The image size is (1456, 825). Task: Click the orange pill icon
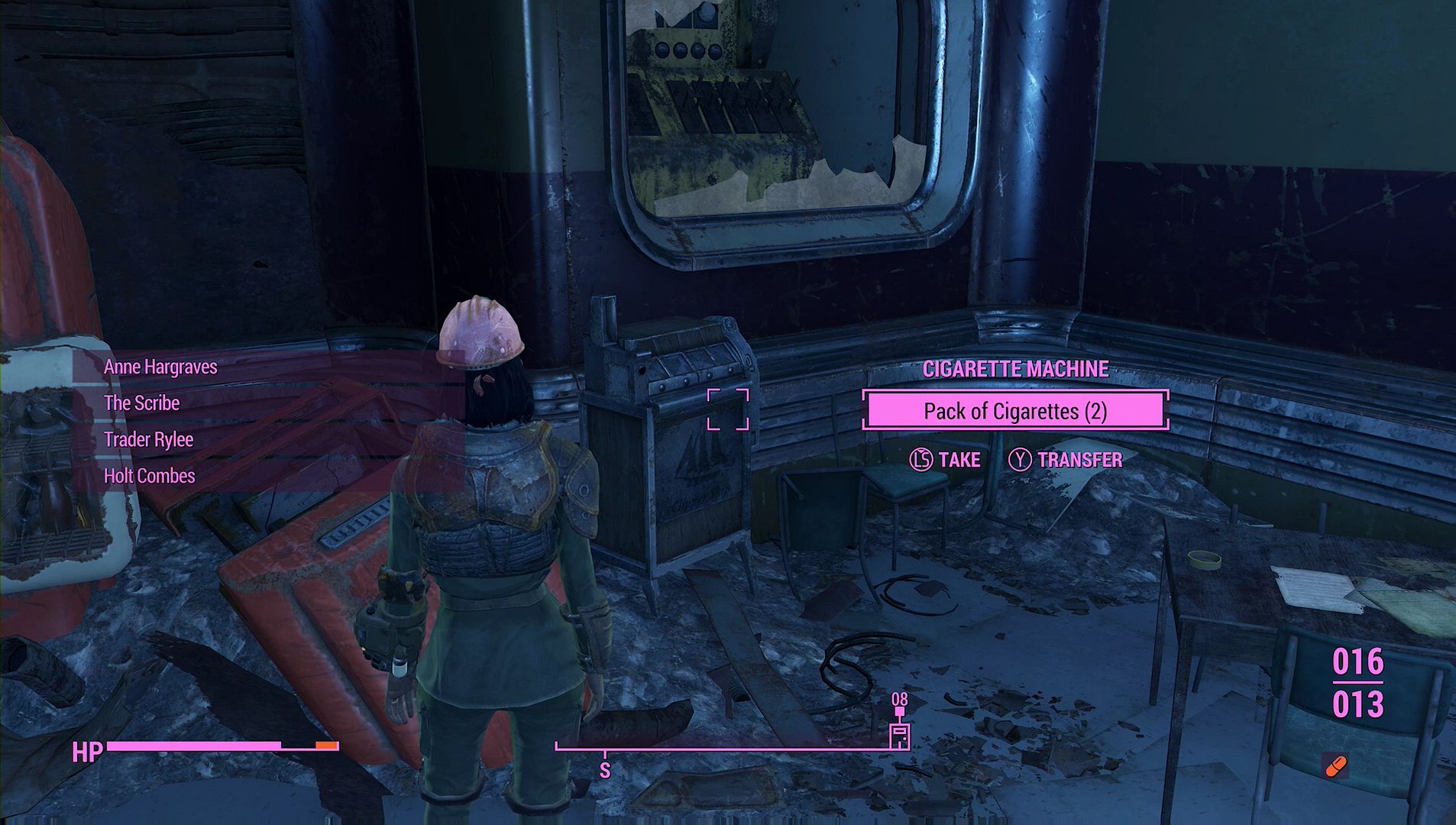pyautogui.click(x=1335, y=765)
